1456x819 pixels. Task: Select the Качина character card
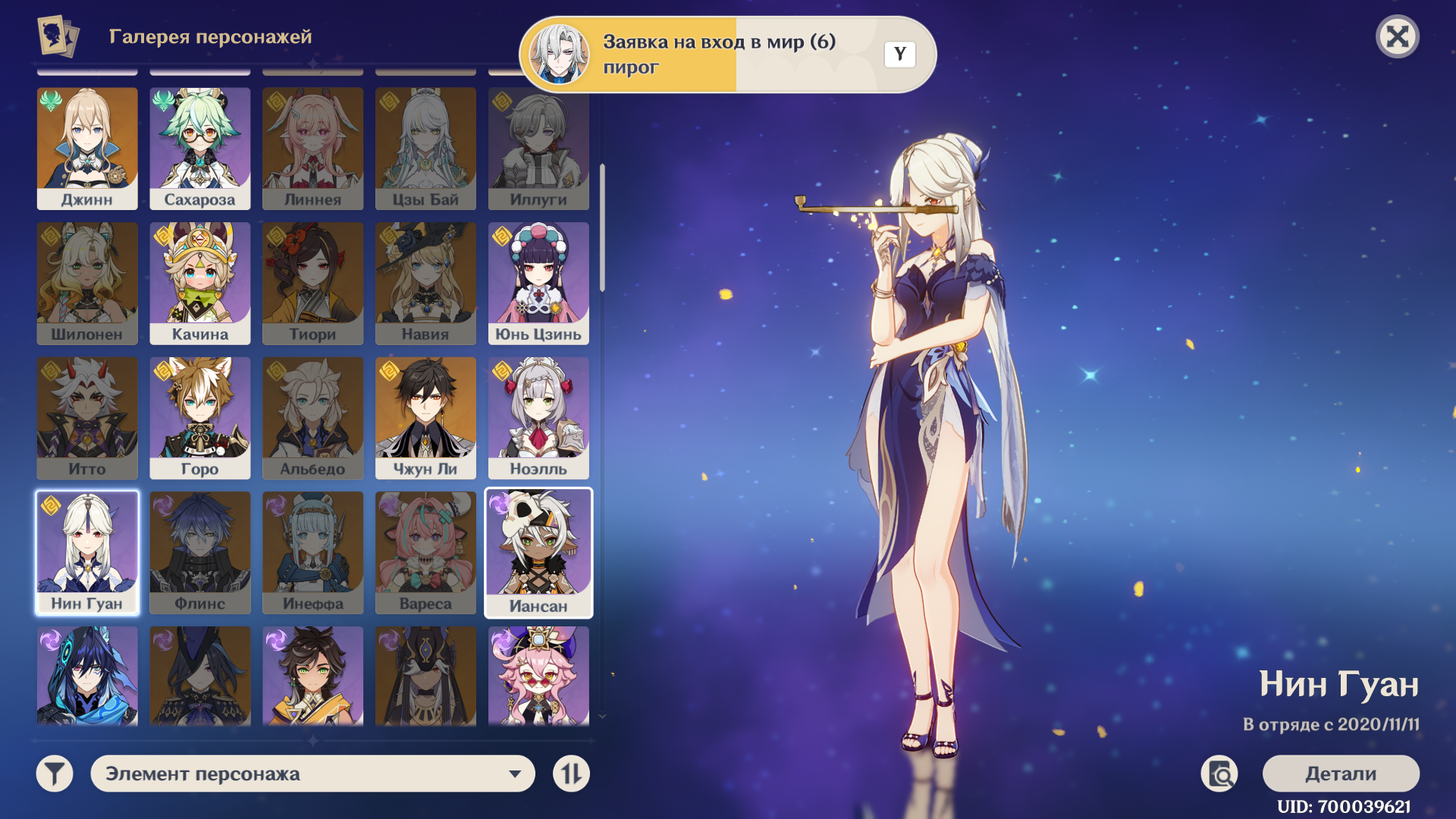[200, 283]
